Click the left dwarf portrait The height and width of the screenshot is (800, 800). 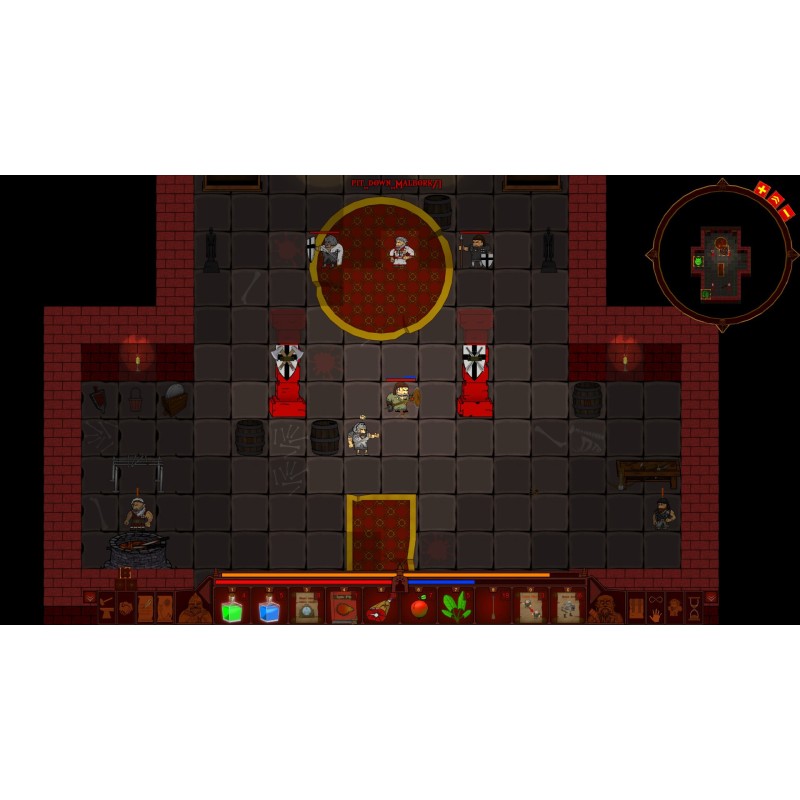(195, 608)
